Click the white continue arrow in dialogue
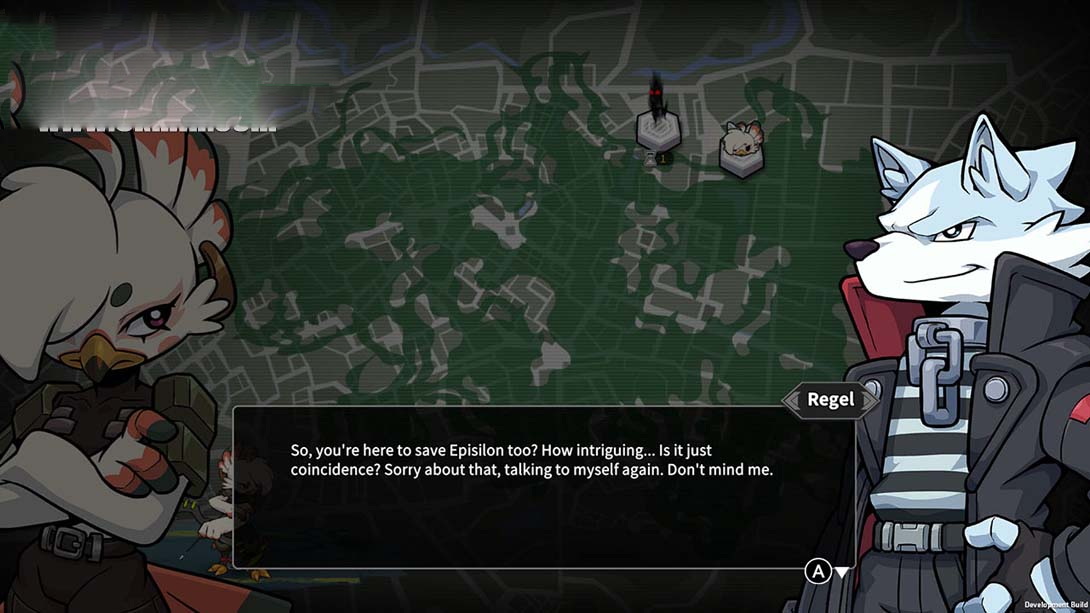This screenshot has width=1090, height=613. [843, 572]
